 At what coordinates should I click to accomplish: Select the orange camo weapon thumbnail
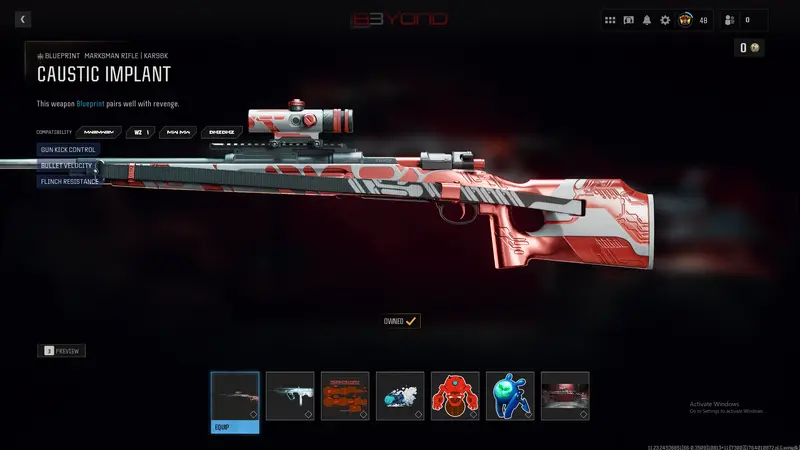pos(345,396)
